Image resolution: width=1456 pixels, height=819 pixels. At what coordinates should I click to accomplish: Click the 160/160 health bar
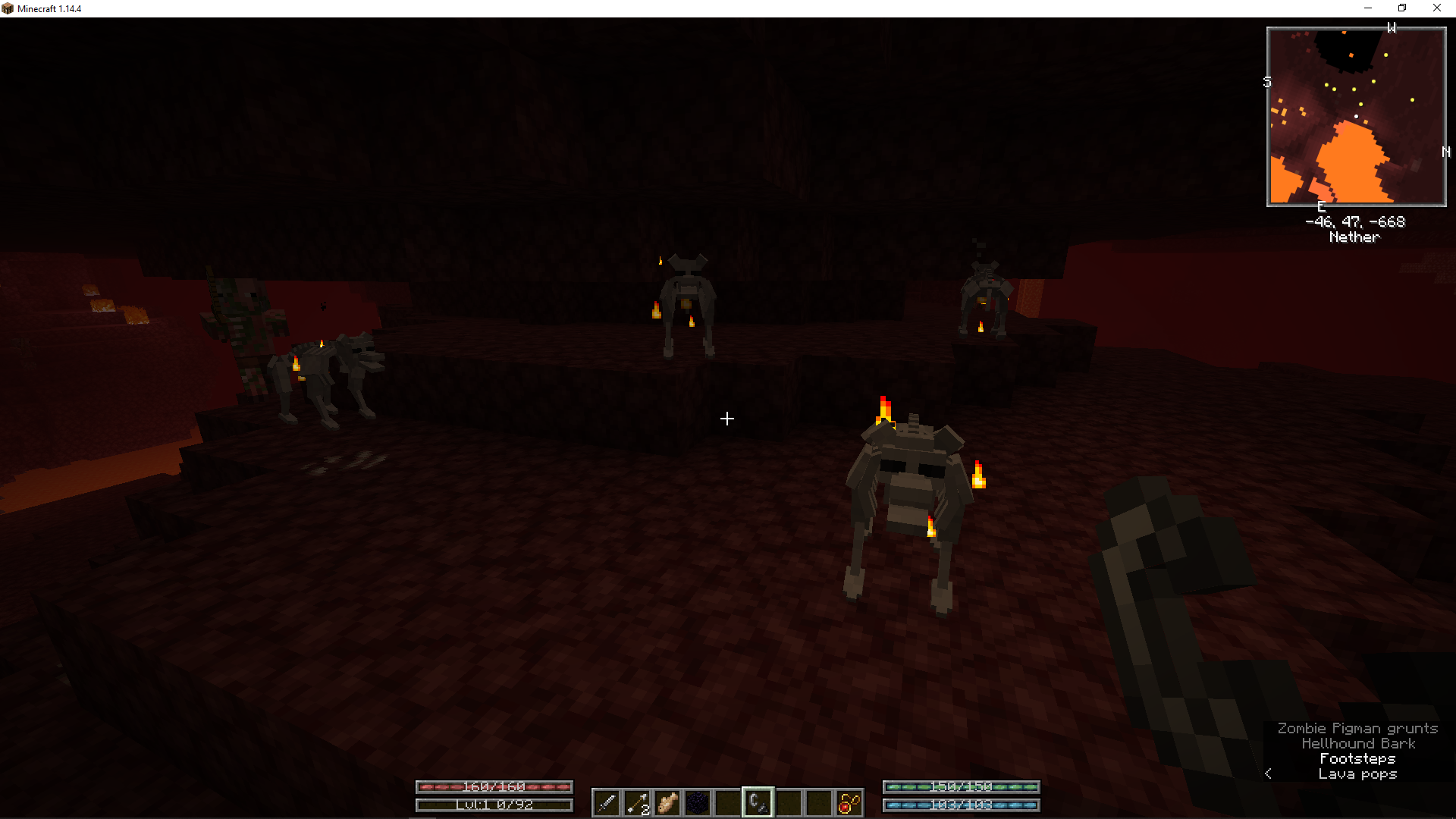point(494,787)
